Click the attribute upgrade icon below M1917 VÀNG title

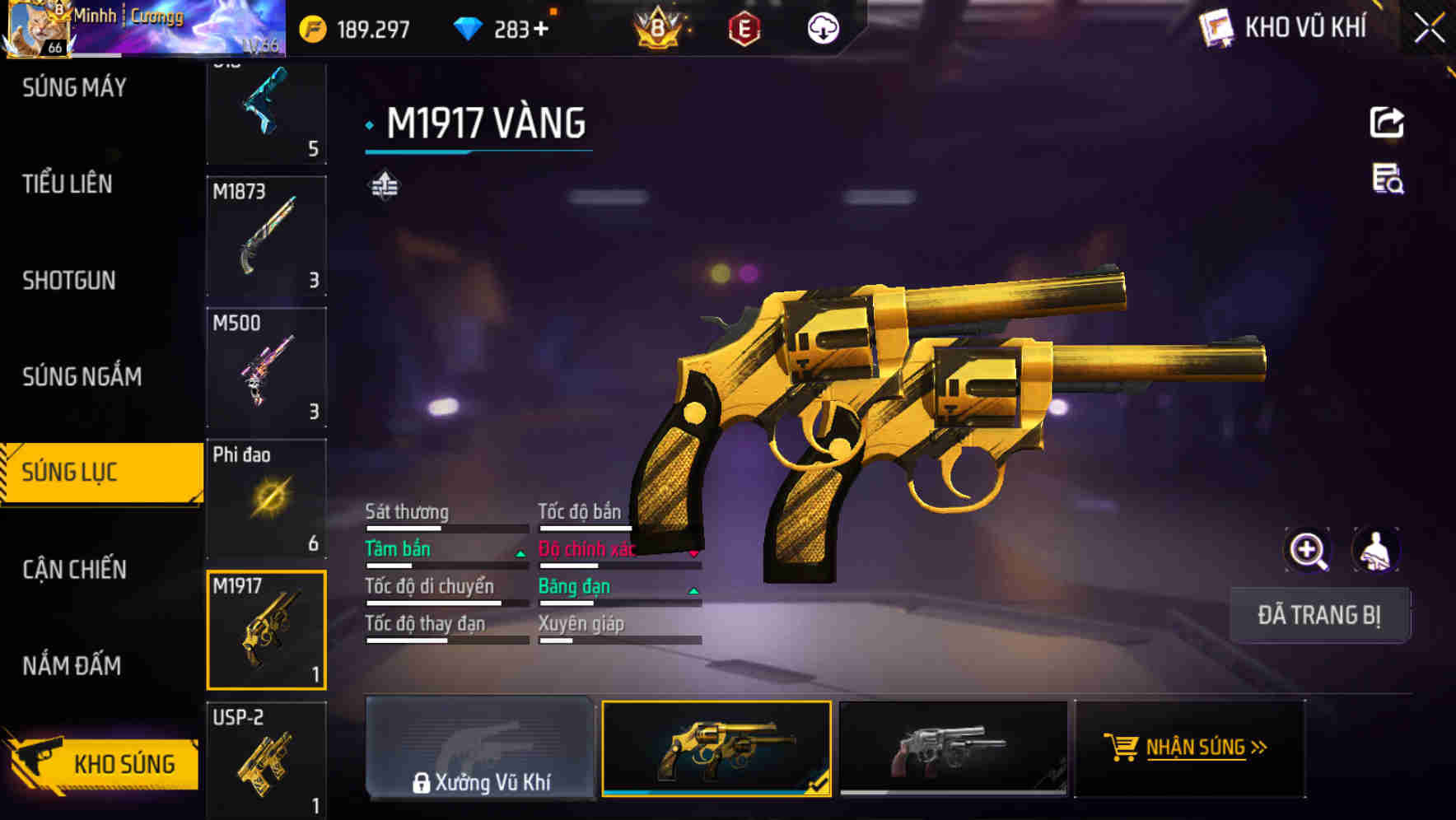tap(384, 185)
